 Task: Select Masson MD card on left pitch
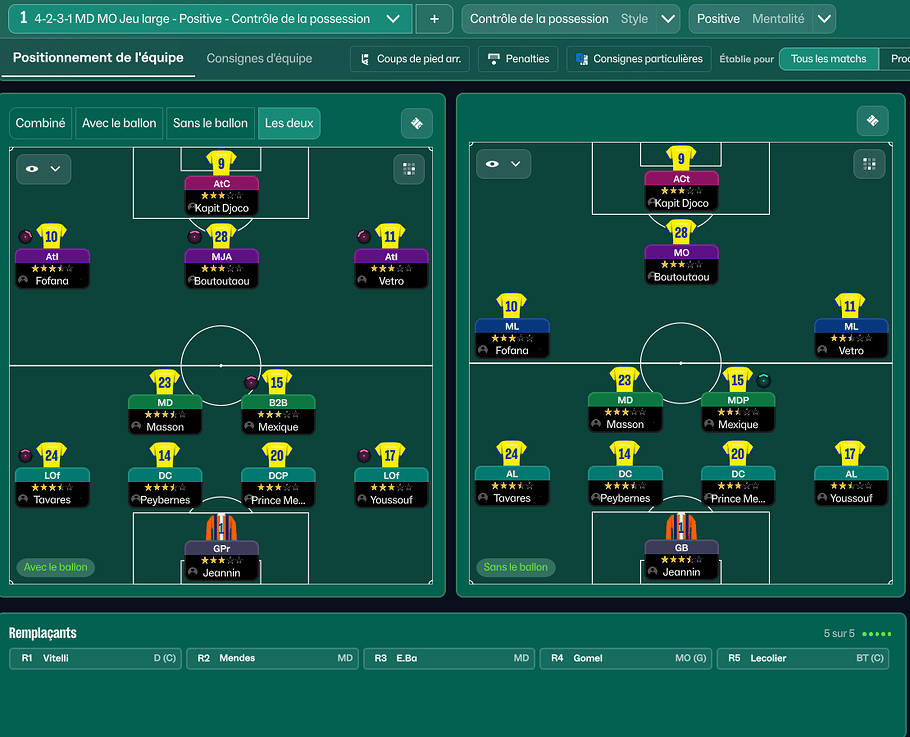(165, 413)
